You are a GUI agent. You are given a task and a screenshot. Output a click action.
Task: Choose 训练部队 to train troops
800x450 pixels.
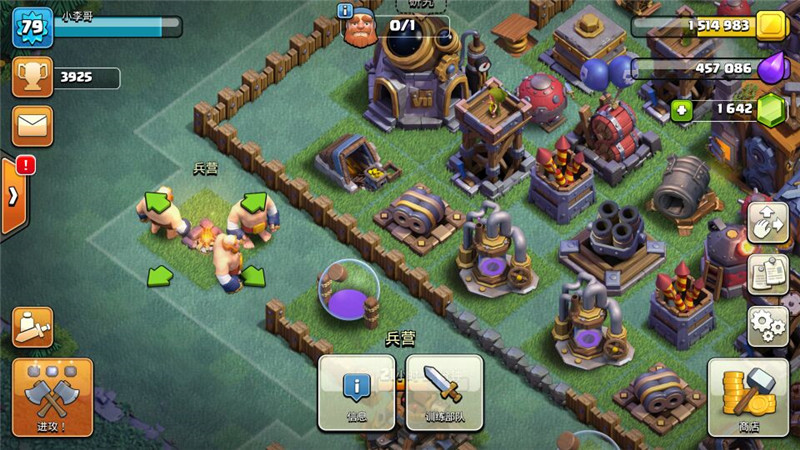click(x=443, y=392)
